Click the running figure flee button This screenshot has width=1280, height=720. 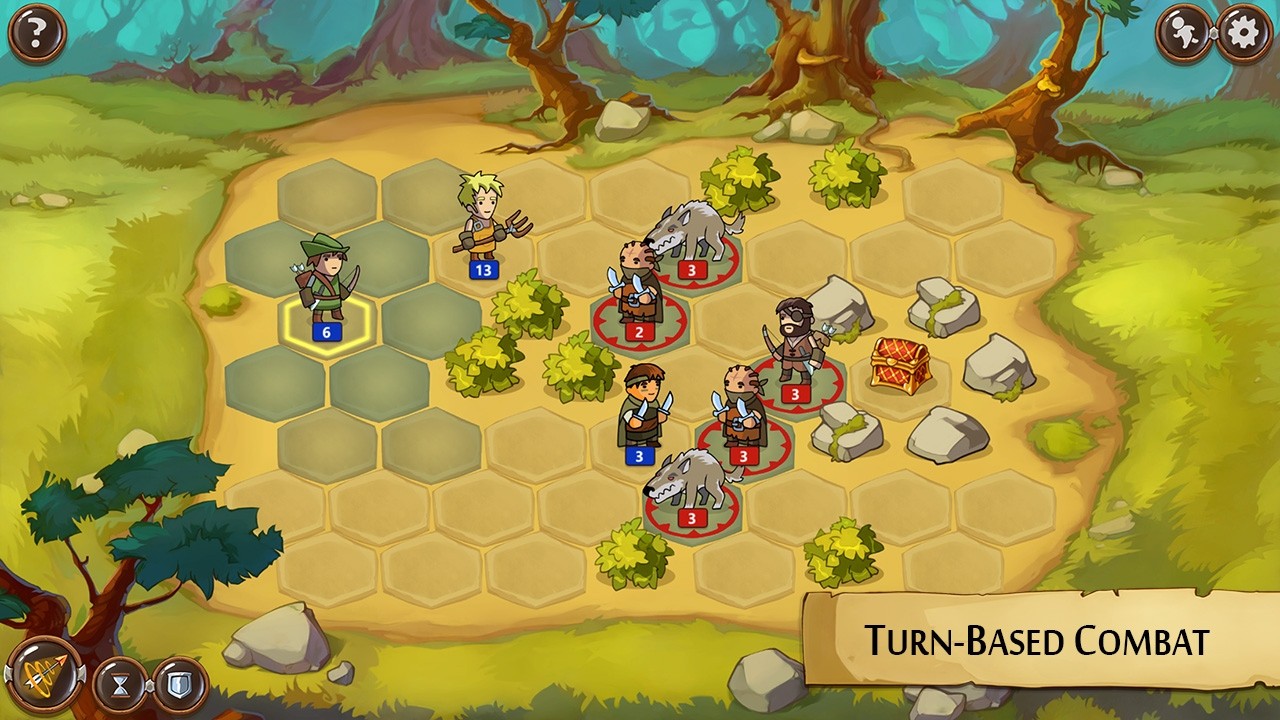click(x=1185, y=34)
